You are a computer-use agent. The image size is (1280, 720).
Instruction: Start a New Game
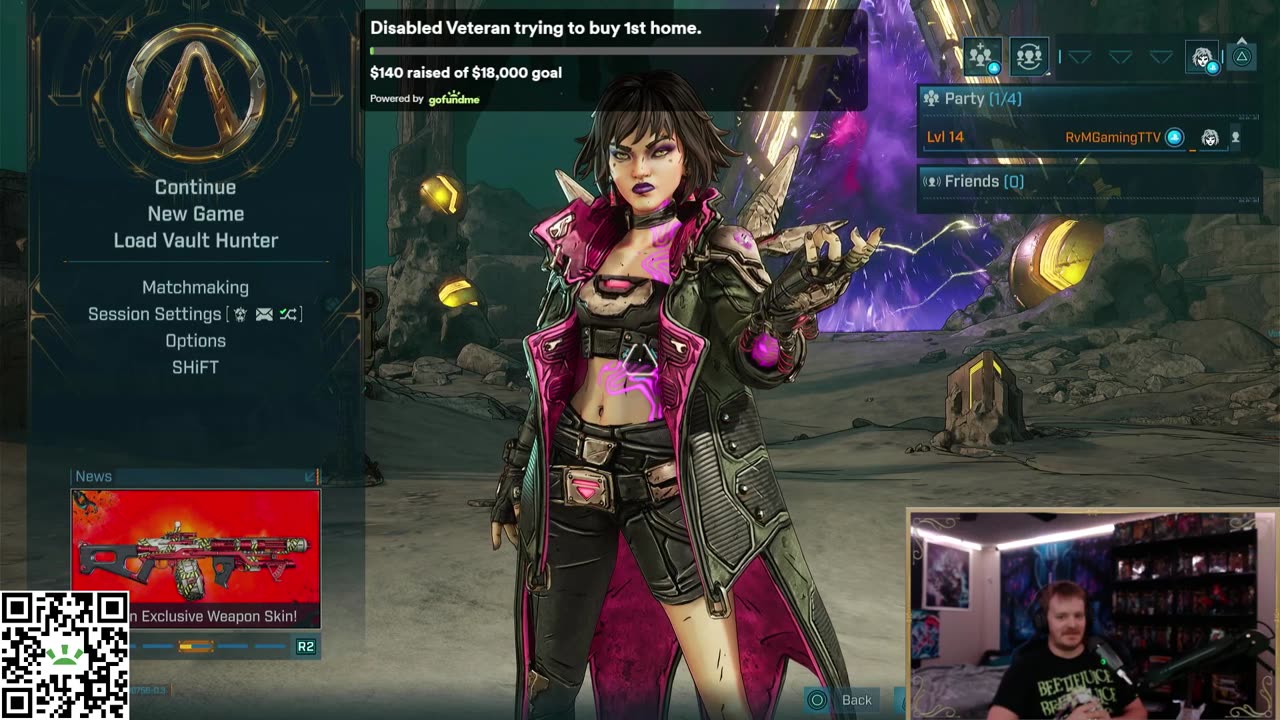point(195,214)
